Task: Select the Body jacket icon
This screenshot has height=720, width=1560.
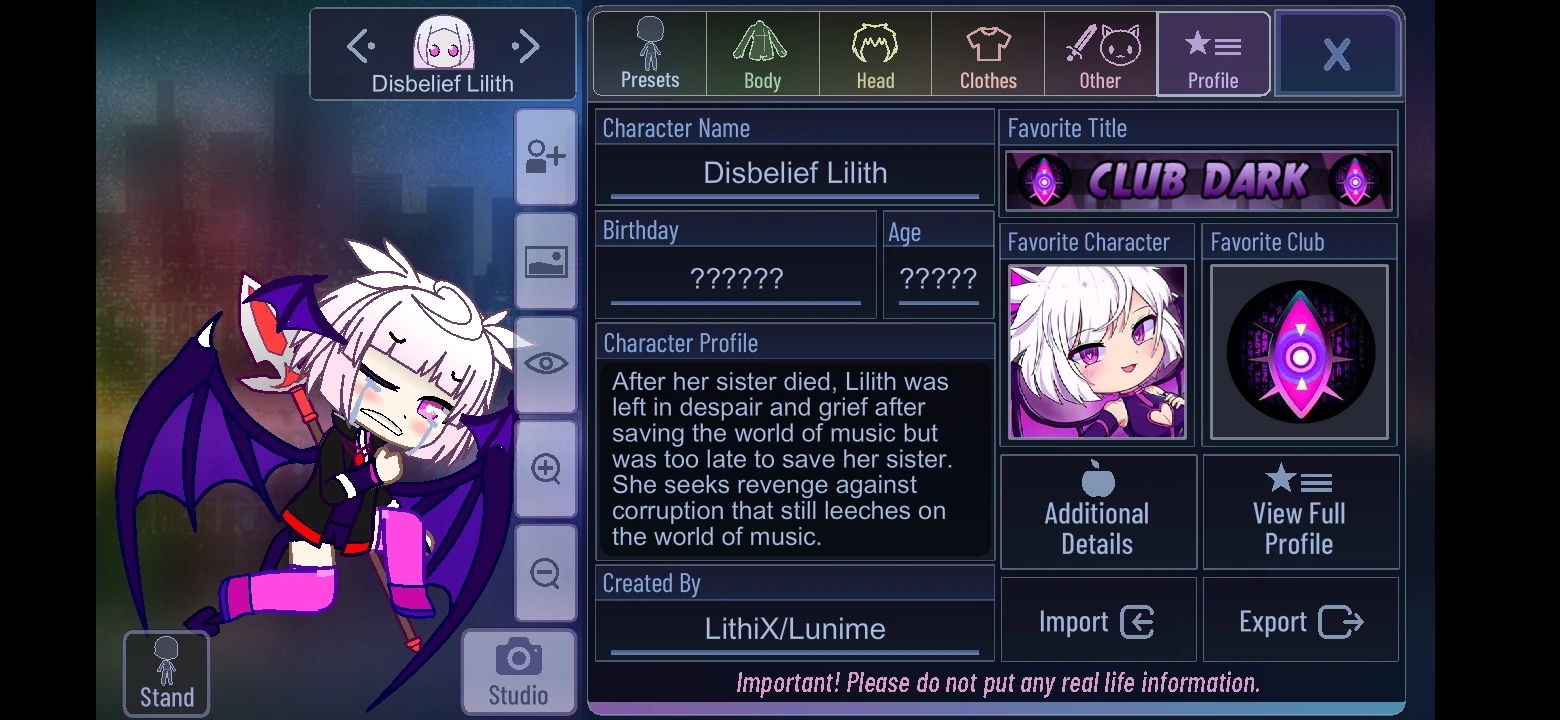Action: pyautogui.click(x=761, y=50)
